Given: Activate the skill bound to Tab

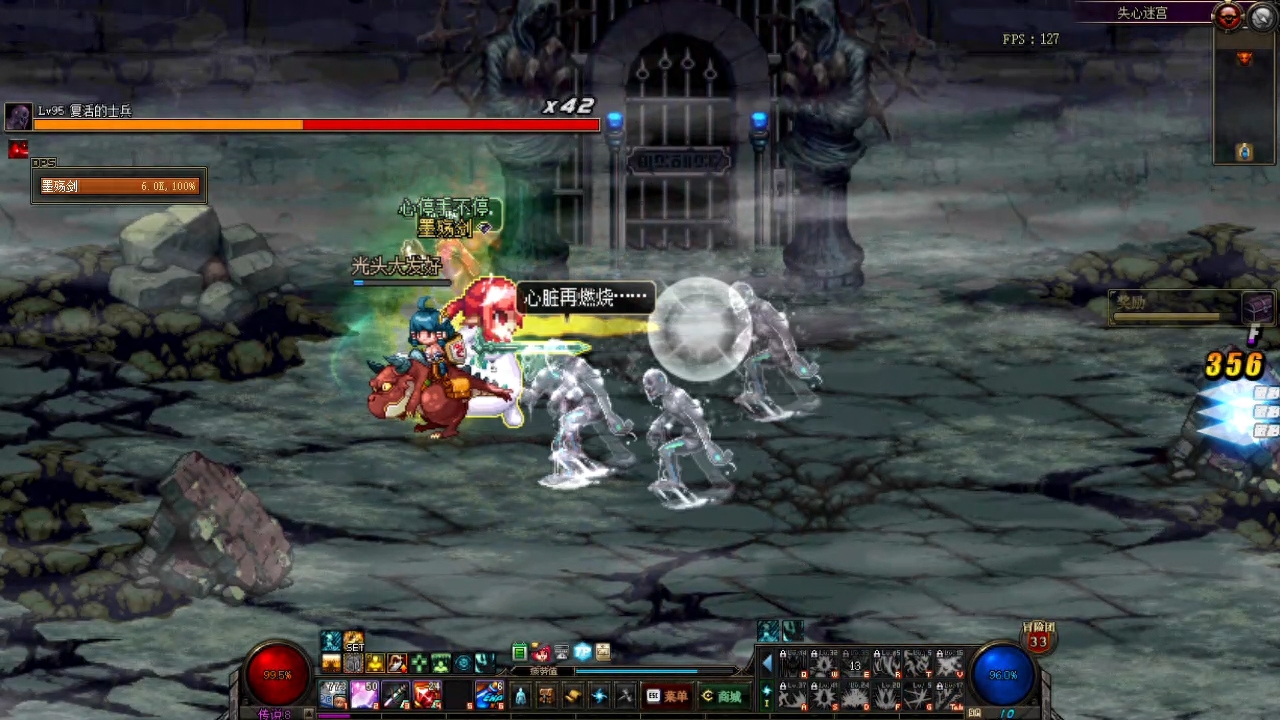Looking at the screenshot, I should [948, 695].
